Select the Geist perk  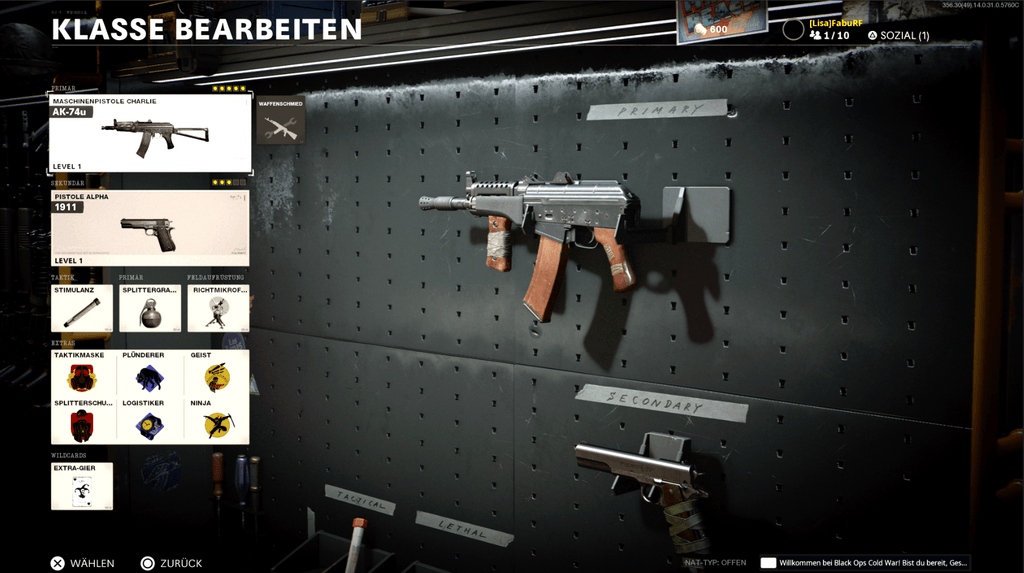pyautogui.click(x=217, y=372)
